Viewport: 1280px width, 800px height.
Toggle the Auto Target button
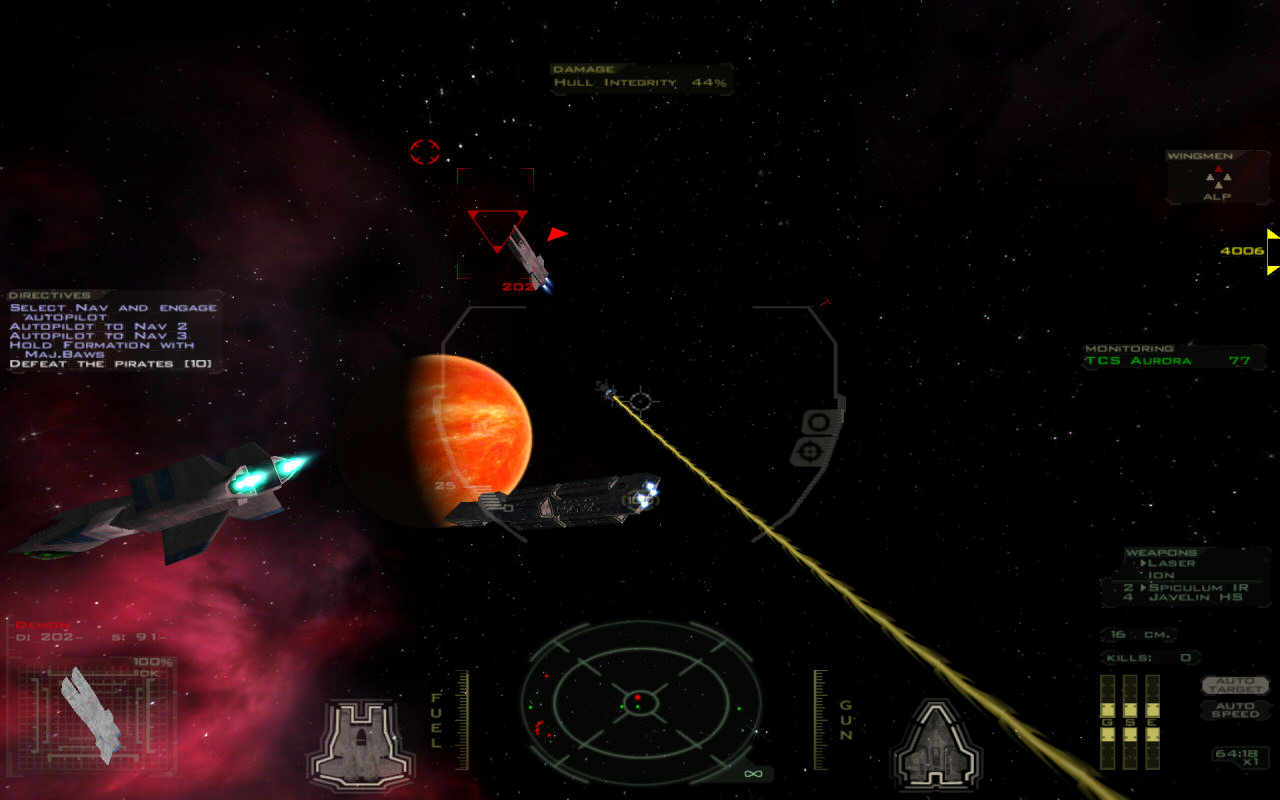[x=1235, y=685]
